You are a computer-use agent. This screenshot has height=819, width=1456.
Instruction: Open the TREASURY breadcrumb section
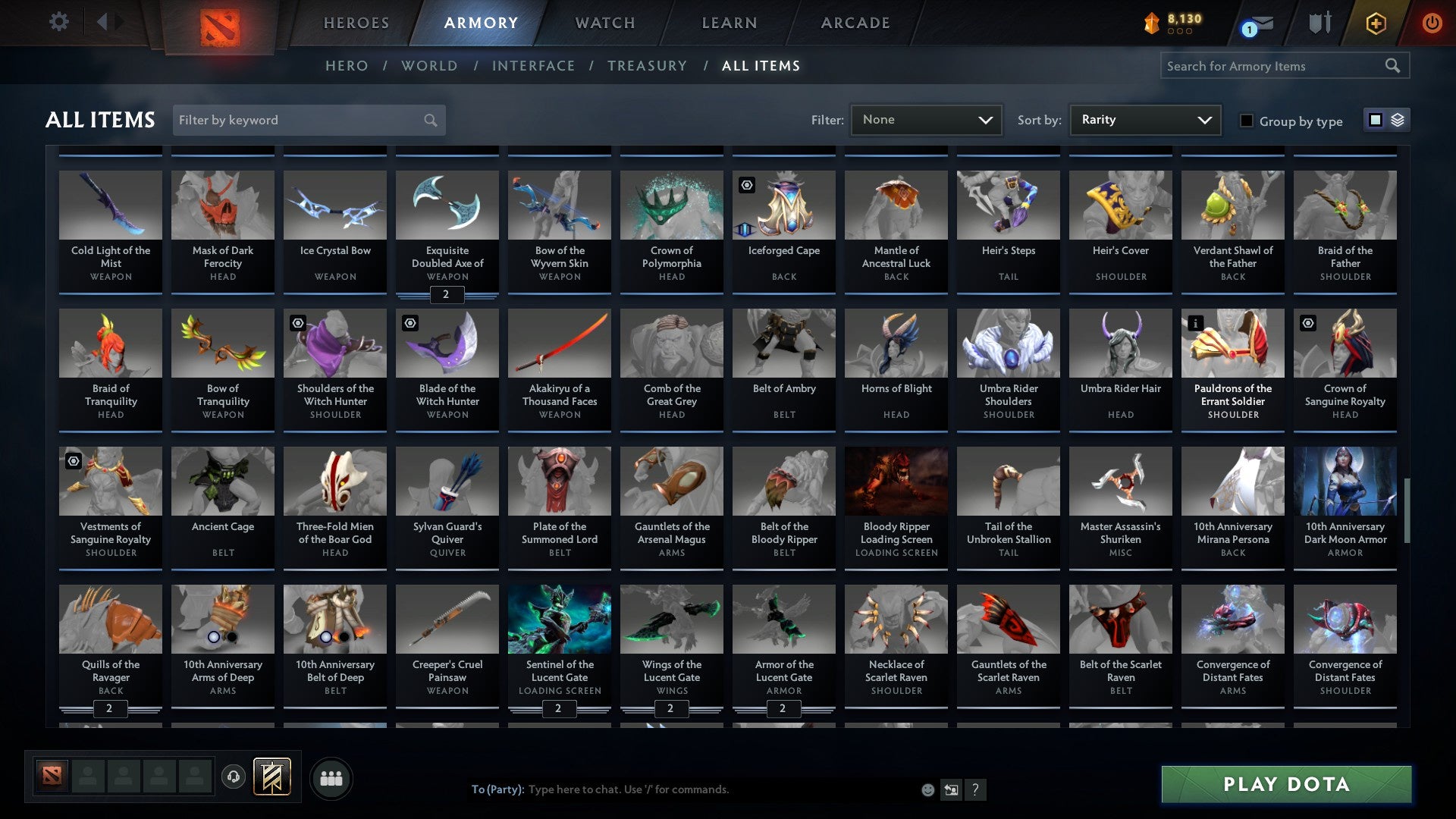click(648, 66)
